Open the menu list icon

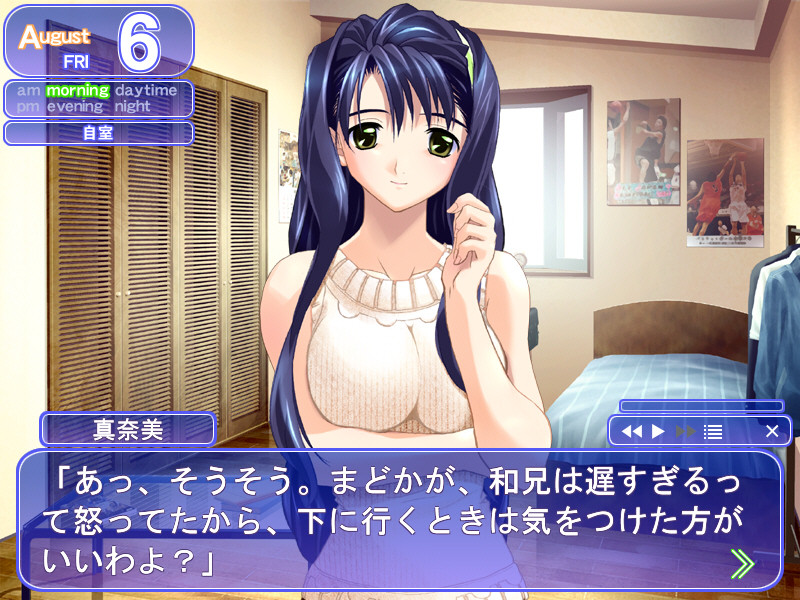click(713, 432)
